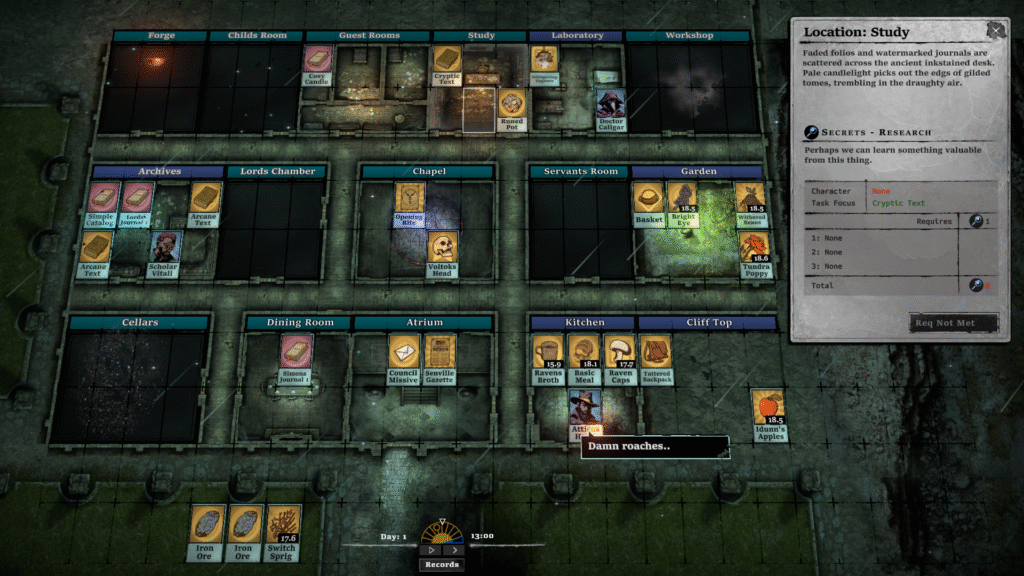The image size is (1024, 576).
Task: Advance time with the step-forward arrow
Action: pyautogui.click(x=453, y=549)
